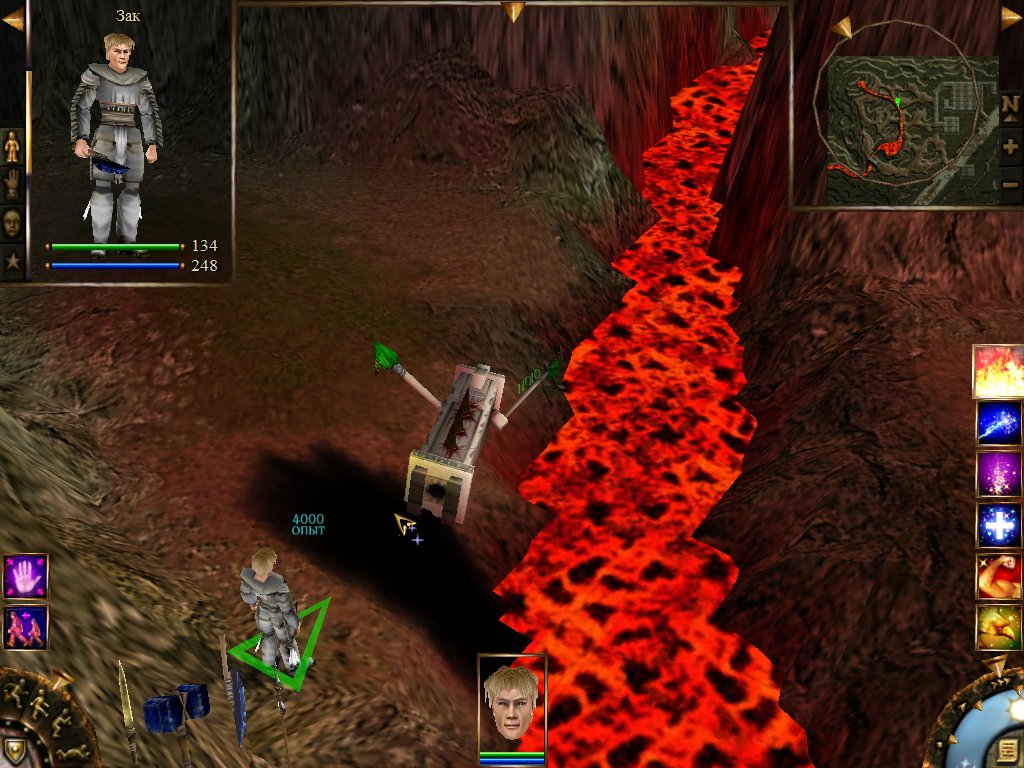Use the blue cross healing spell
The height and width of the screenshot is (768, 1024).
(x=998, y=525)
